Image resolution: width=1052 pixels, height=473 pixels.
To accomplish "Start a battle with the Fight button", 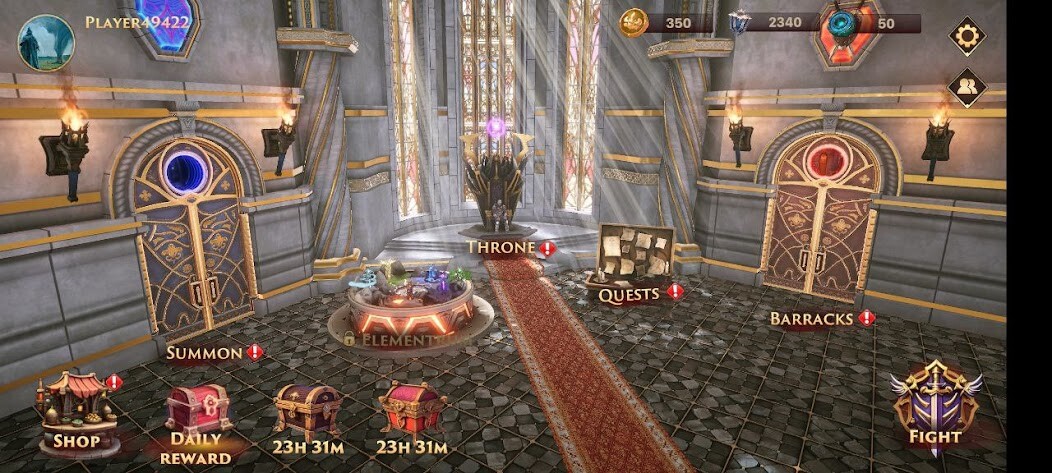I will [936, 406].
